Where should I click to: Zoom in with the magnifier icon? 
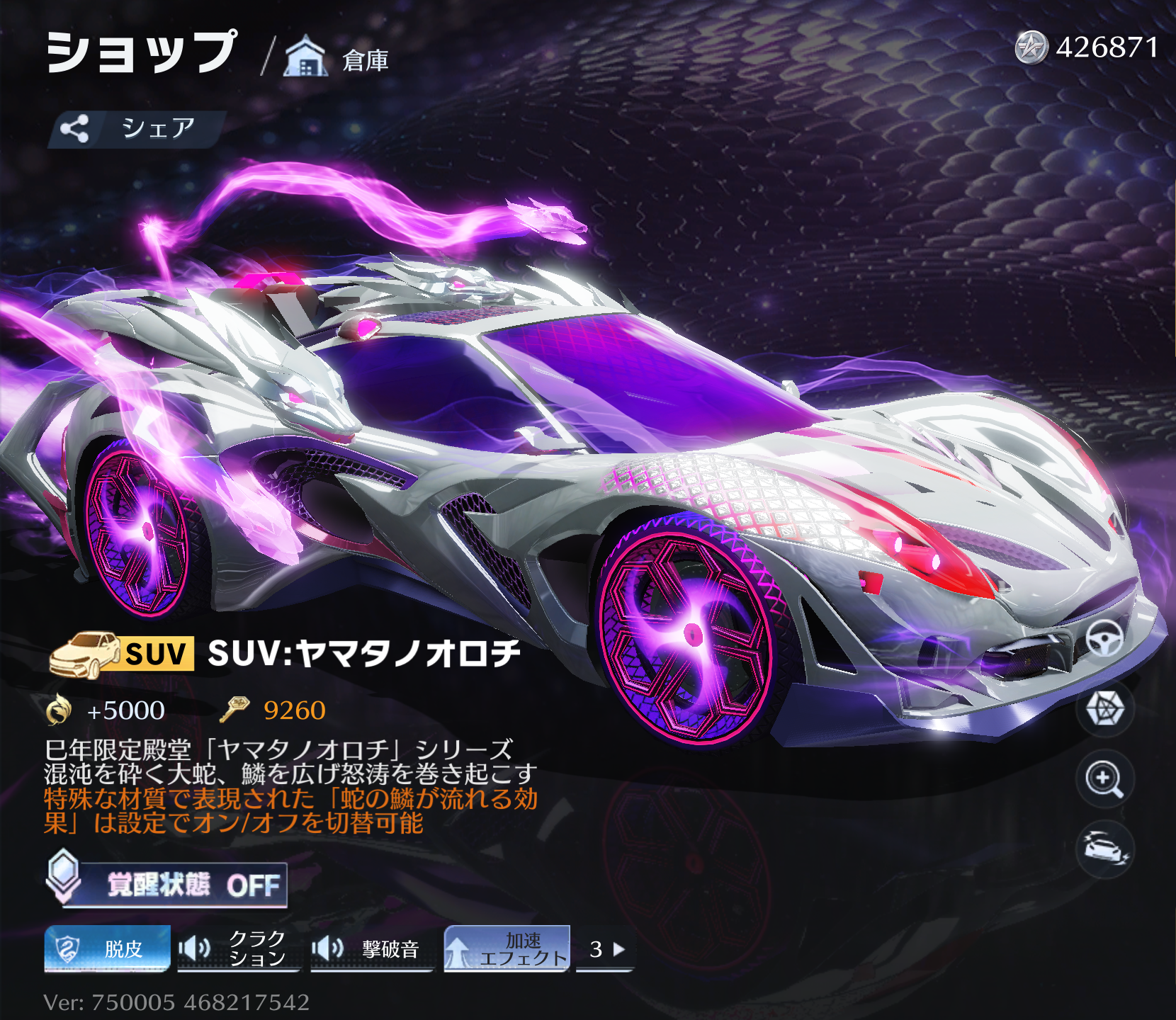(x=1104, y=779)
